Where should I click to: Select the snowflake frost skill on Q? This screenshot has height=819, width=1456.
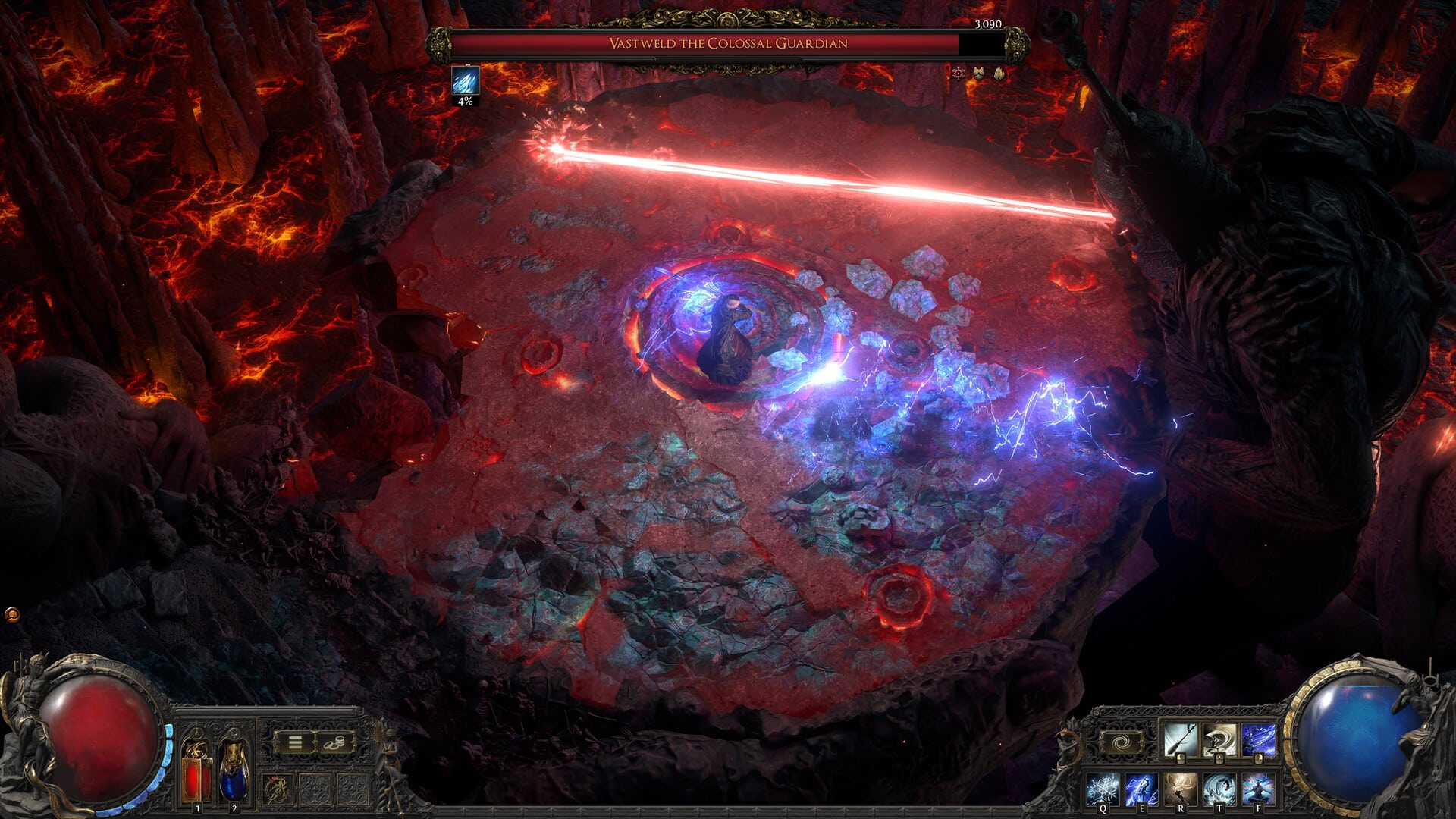click(1103, 789)
